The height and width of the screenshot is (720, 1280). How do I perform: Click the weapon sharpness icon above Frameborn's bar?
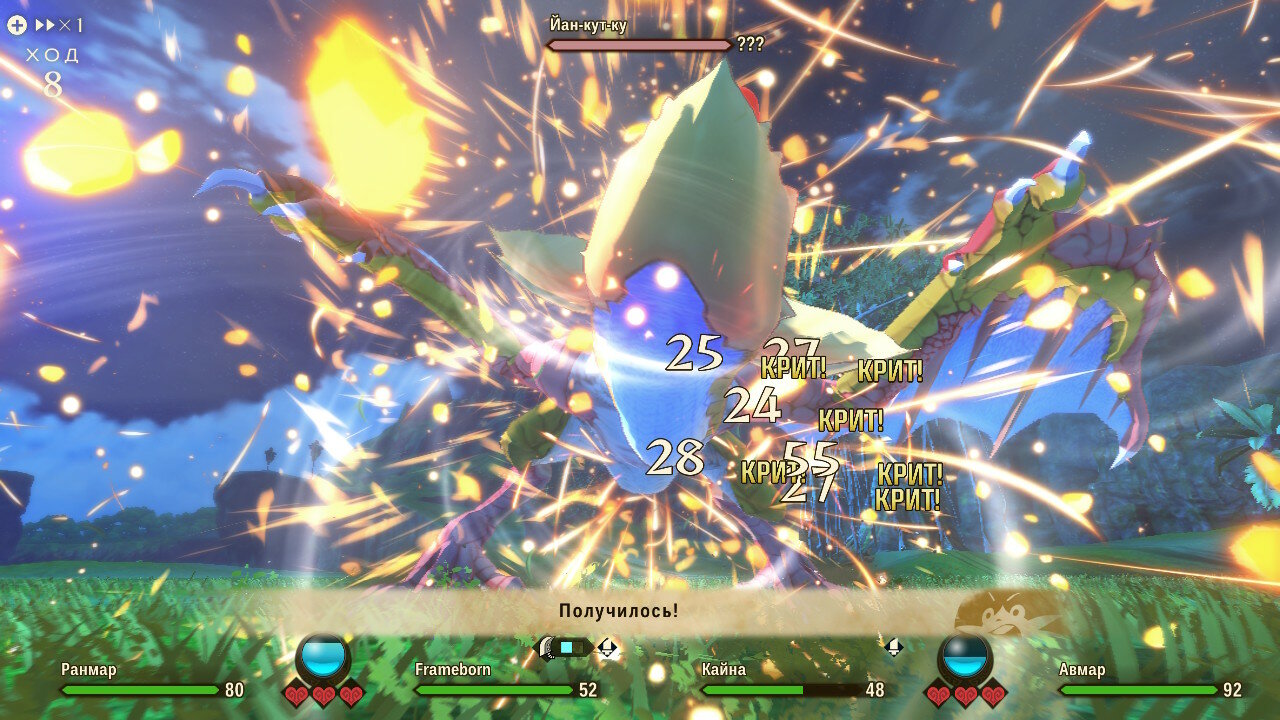pos(565,647)
